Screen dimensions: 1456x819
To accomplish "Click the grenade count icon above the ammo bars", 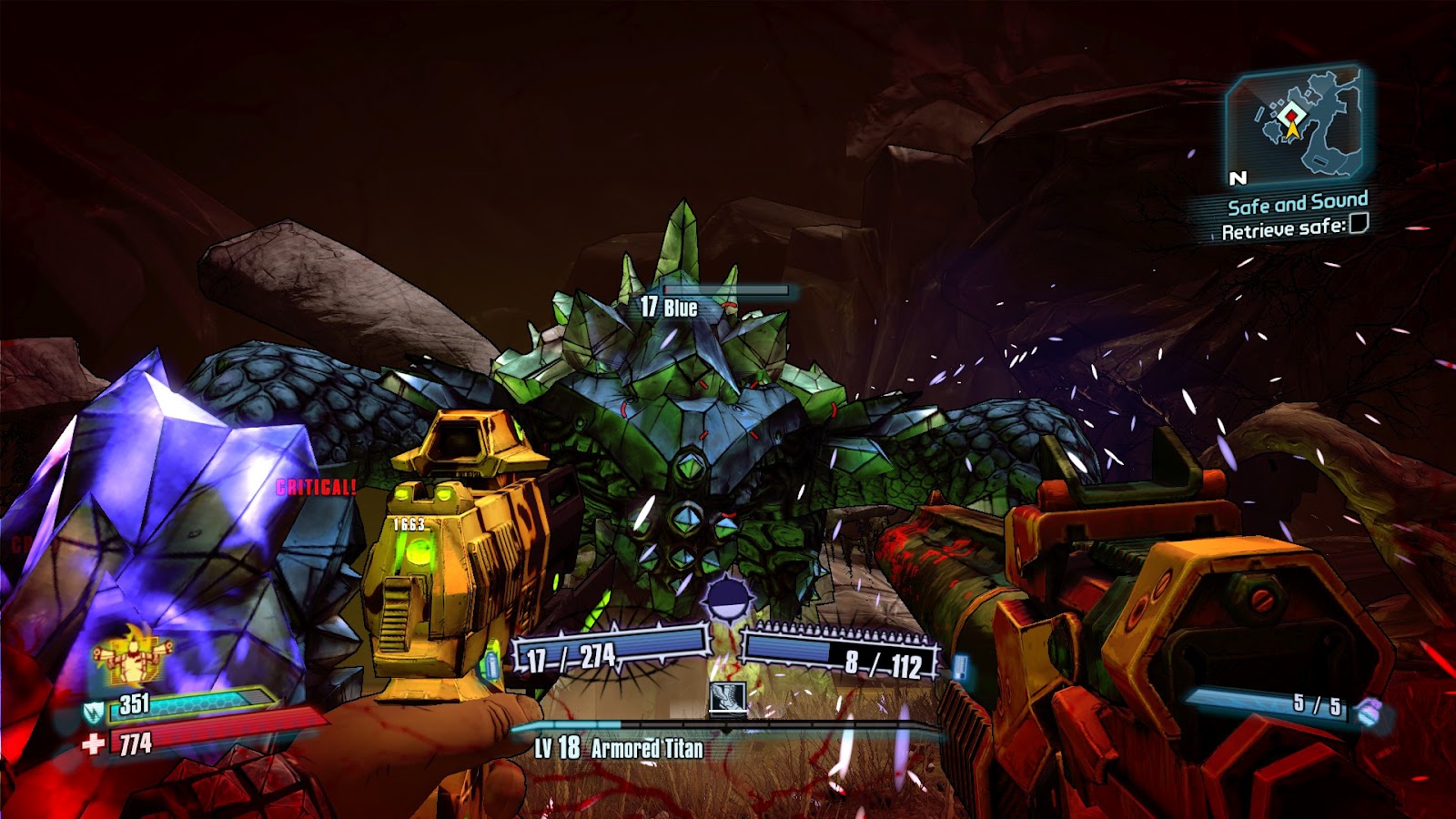I will (x=728, y=598).
